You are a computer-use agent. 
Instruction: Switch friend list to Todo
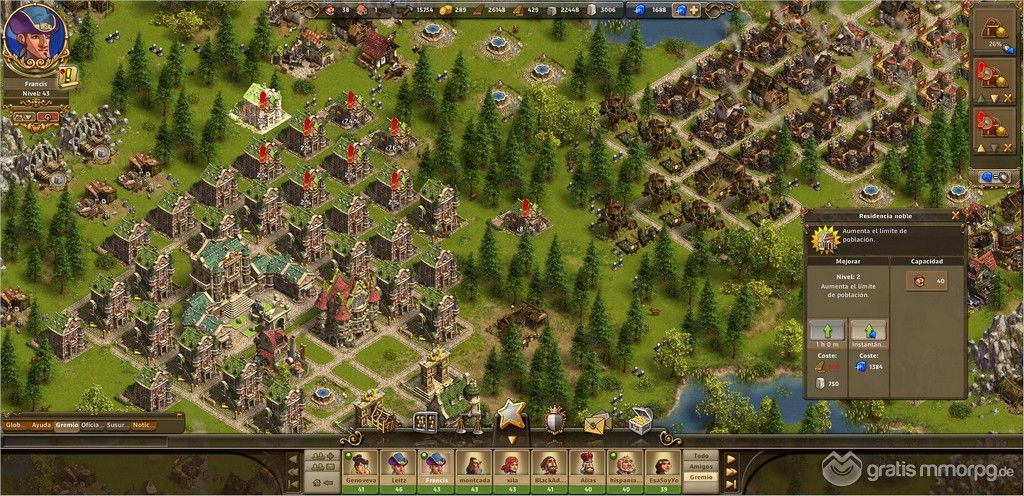point(700,455)
